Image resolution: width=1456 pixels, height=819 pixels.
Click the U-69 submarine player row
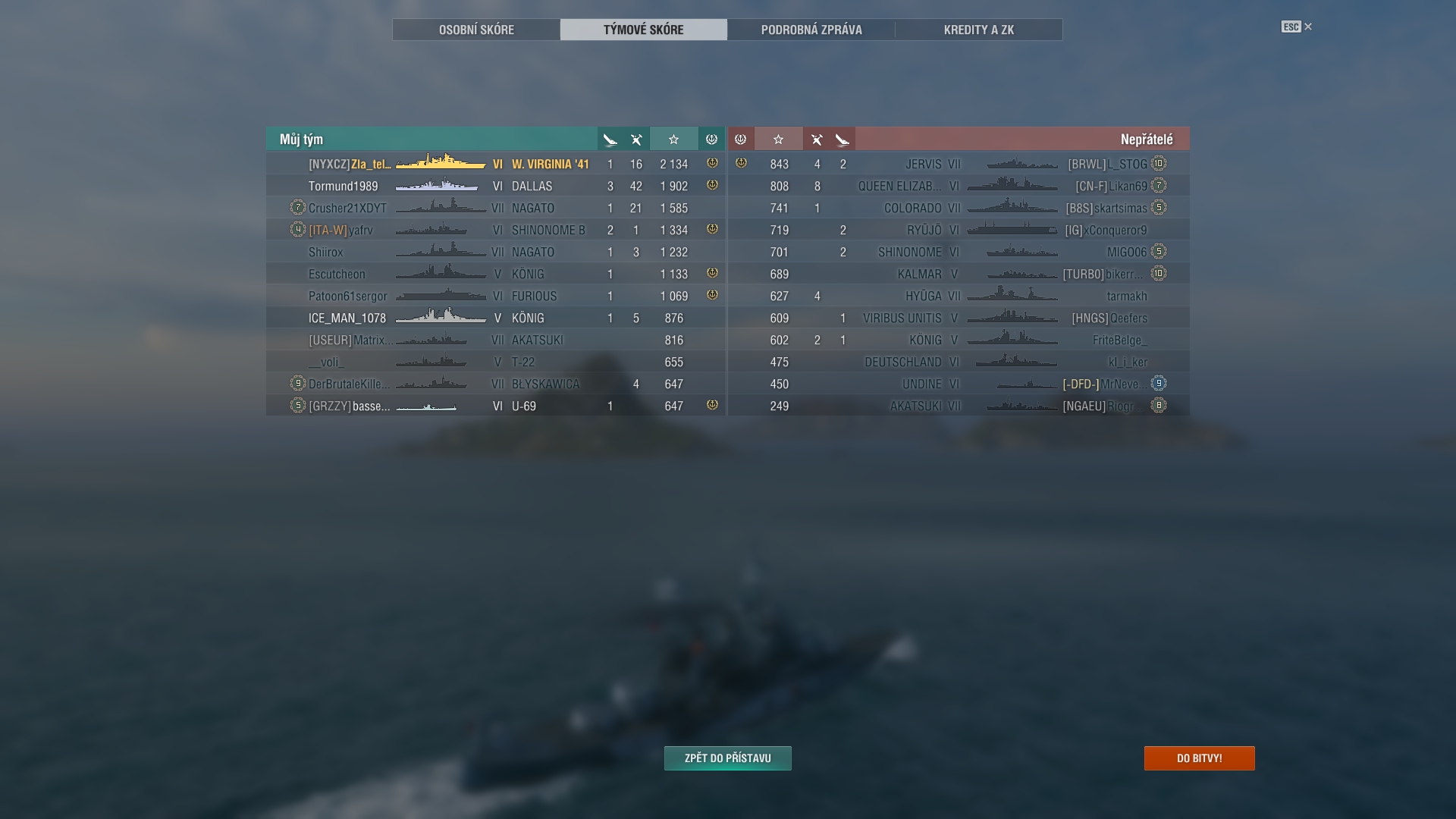(496, 406)
